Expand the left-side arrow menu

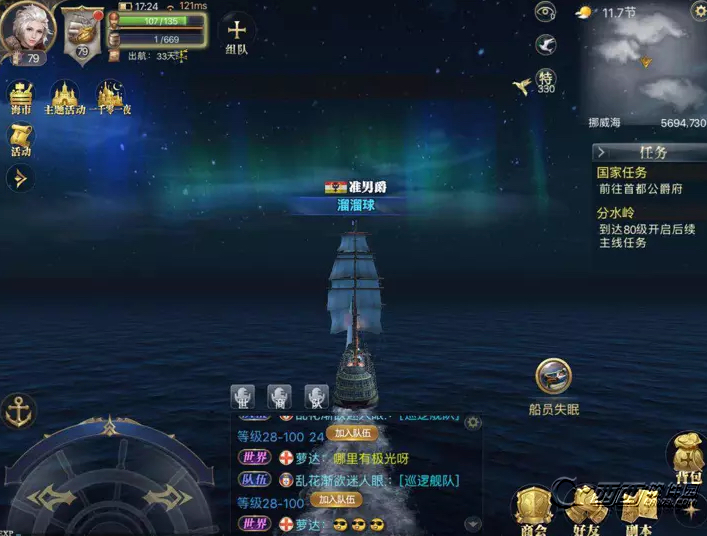pyautogui.click(x=19, y=179)
